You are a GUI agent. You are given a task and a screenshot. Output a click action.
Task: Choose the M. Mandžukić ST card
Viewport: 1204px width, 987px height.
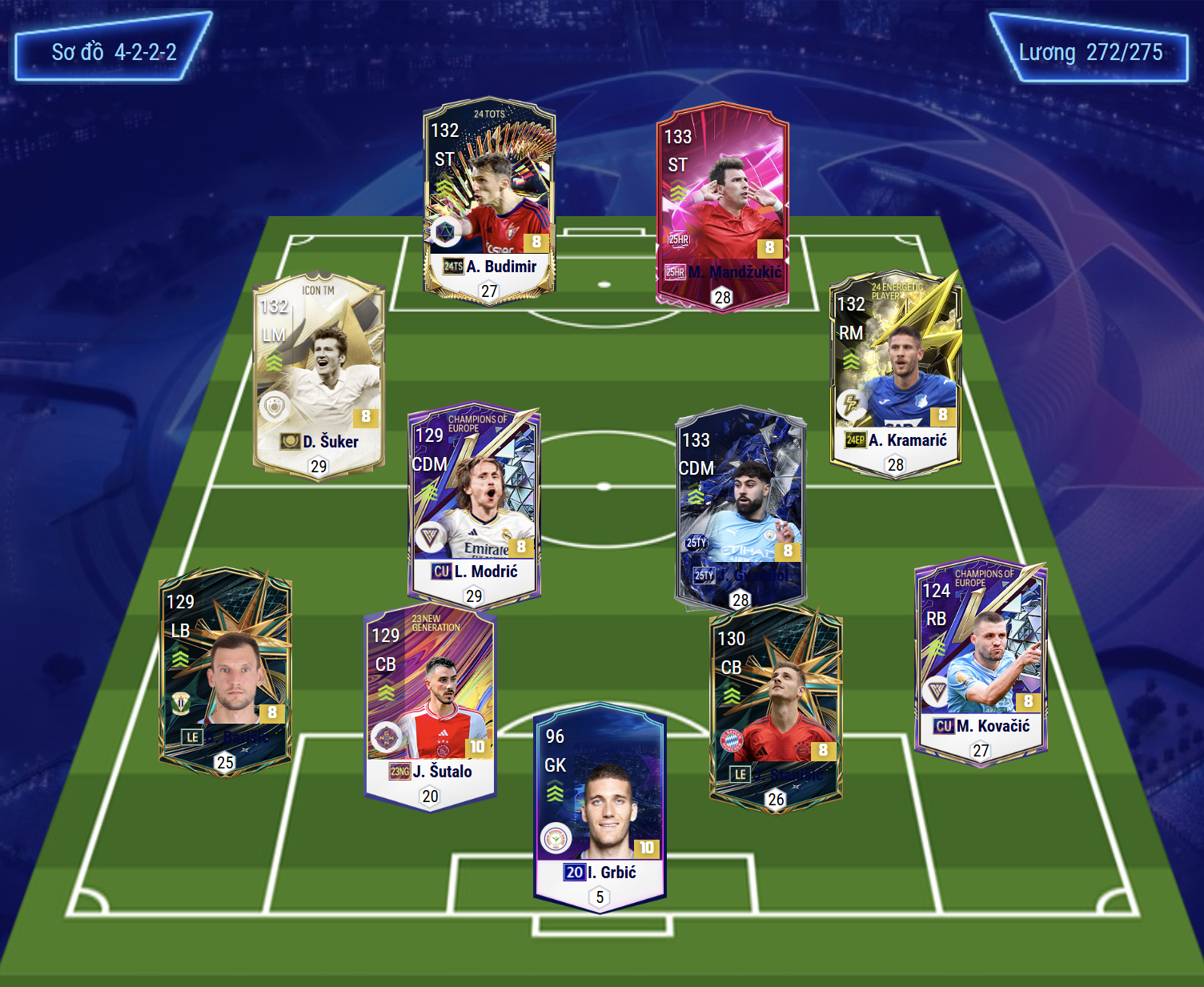[x=722, y=208]
